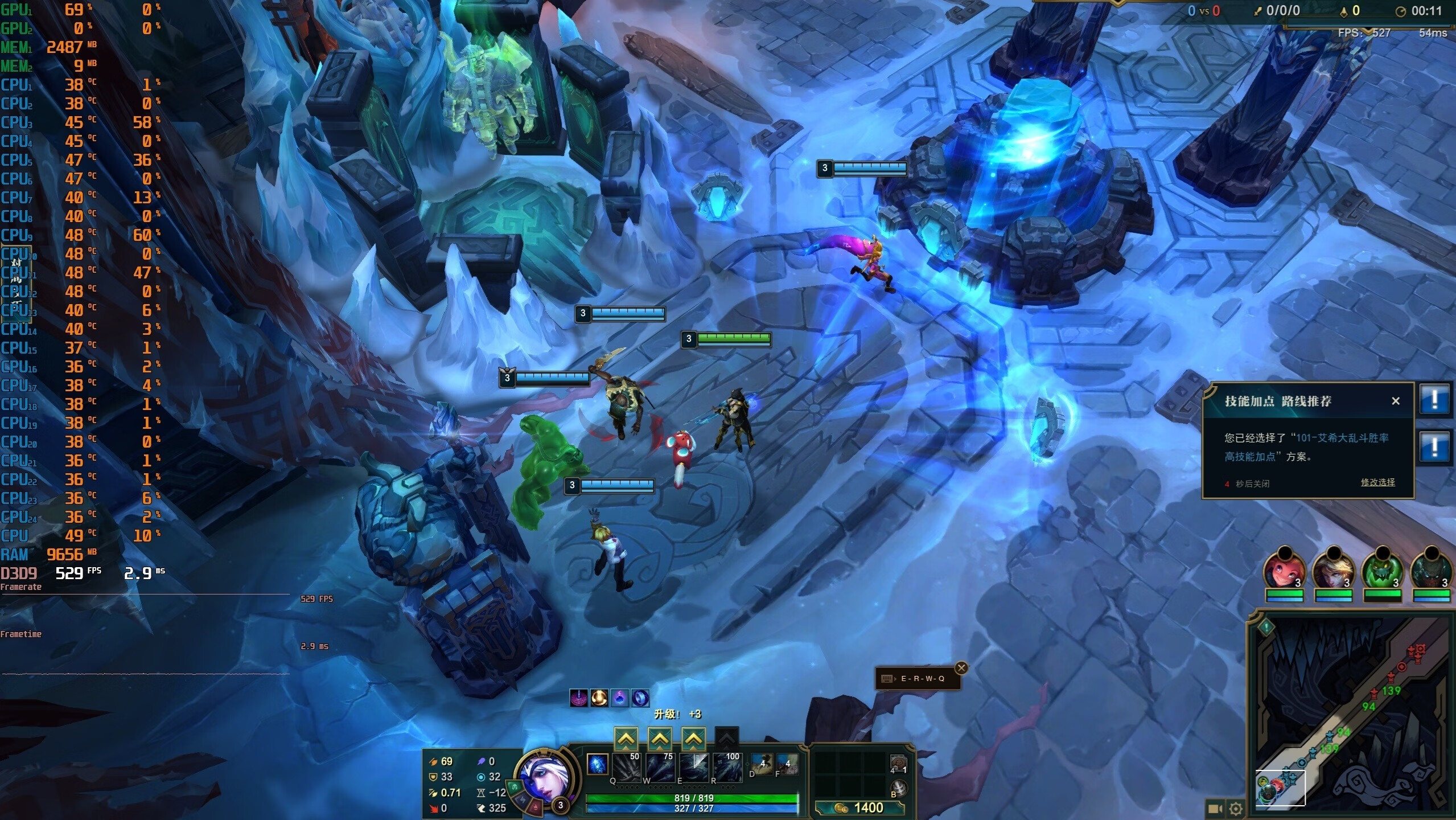Level up the Q ability
Screen dimensions: 1456x820
[626, 739]
